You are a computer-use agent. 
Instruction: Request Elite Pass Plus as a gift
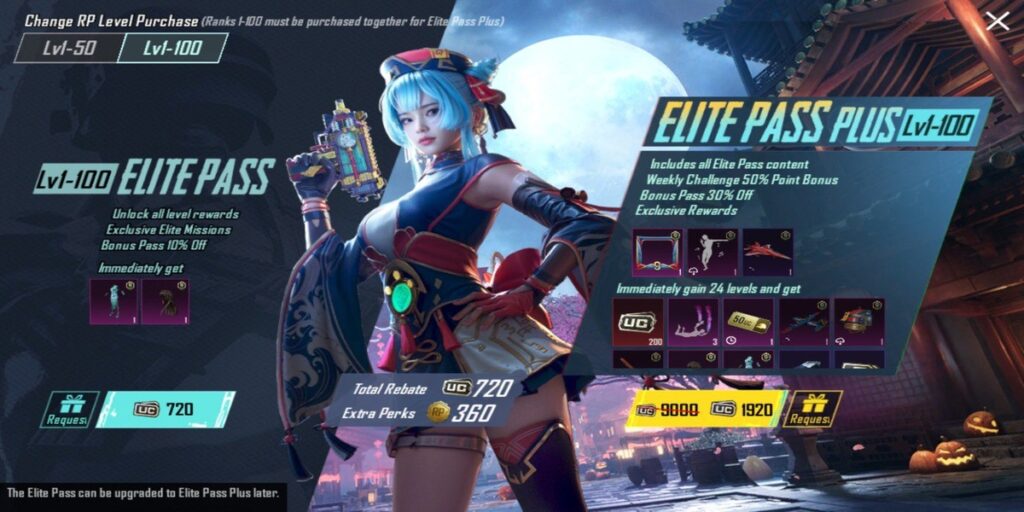tap(812, 409)
